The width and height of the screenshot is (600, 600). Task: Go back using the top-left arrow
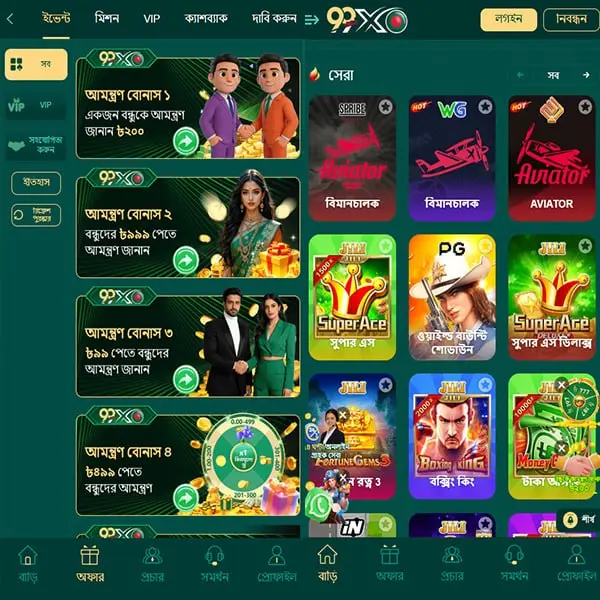coord(10,19)
